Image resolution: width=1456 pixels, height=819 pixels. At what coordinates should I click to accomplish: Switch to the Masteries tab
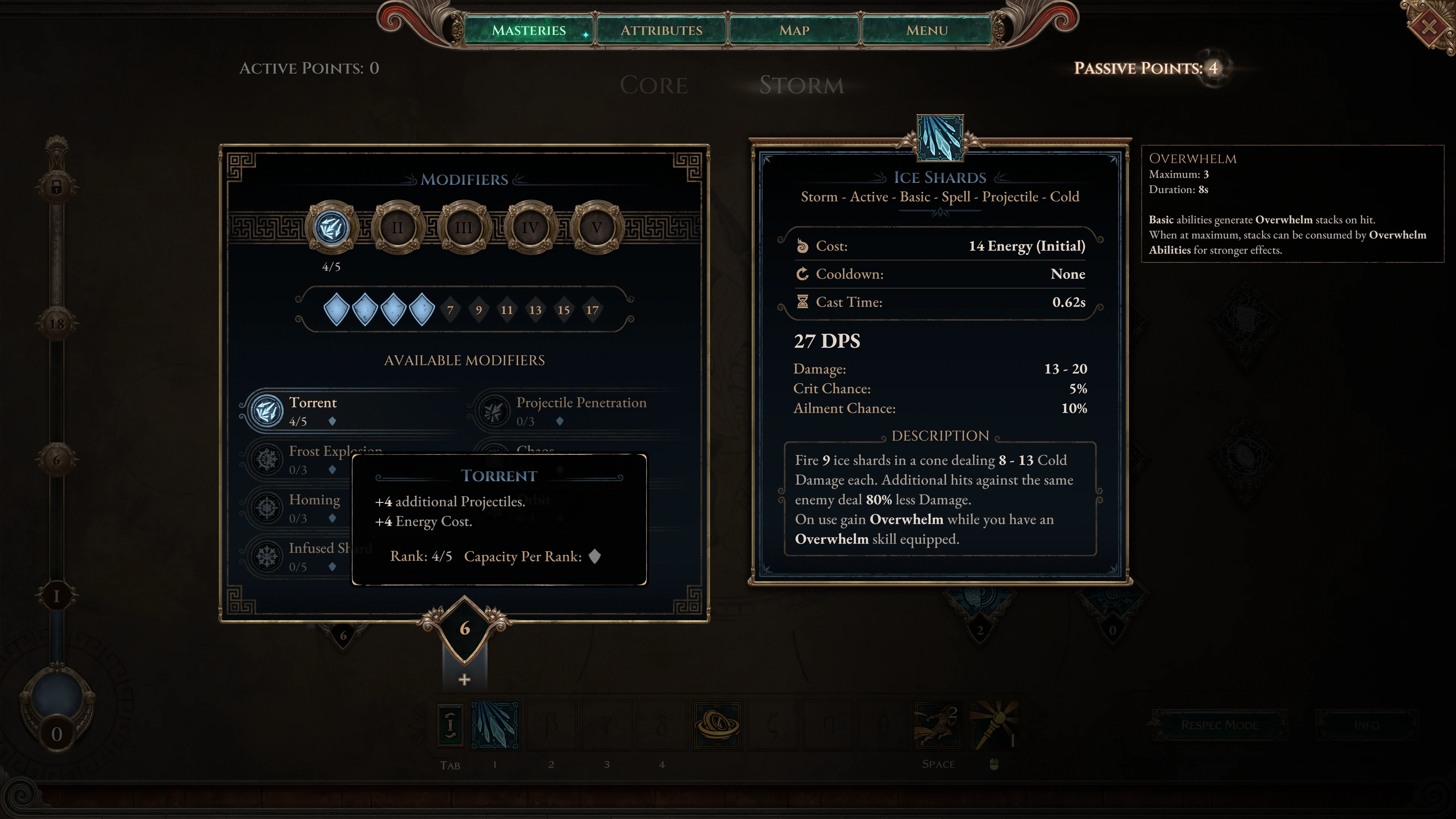(529, 30)
